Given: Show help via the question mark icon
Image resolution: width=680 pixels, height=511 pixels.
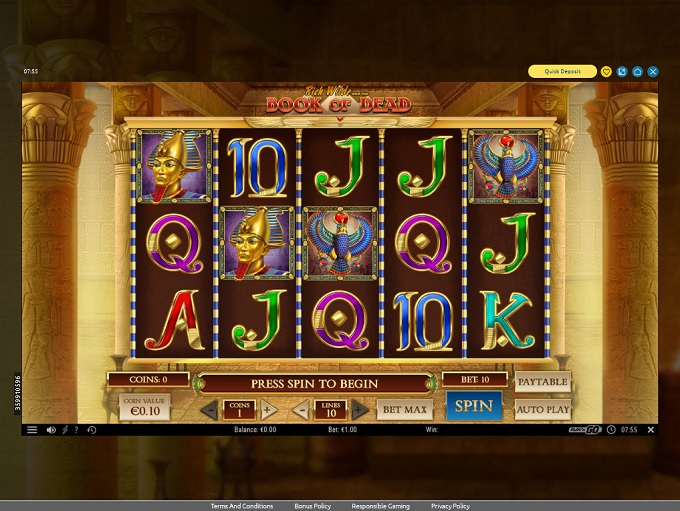Looking at the screenshot, I should point(77,430).
